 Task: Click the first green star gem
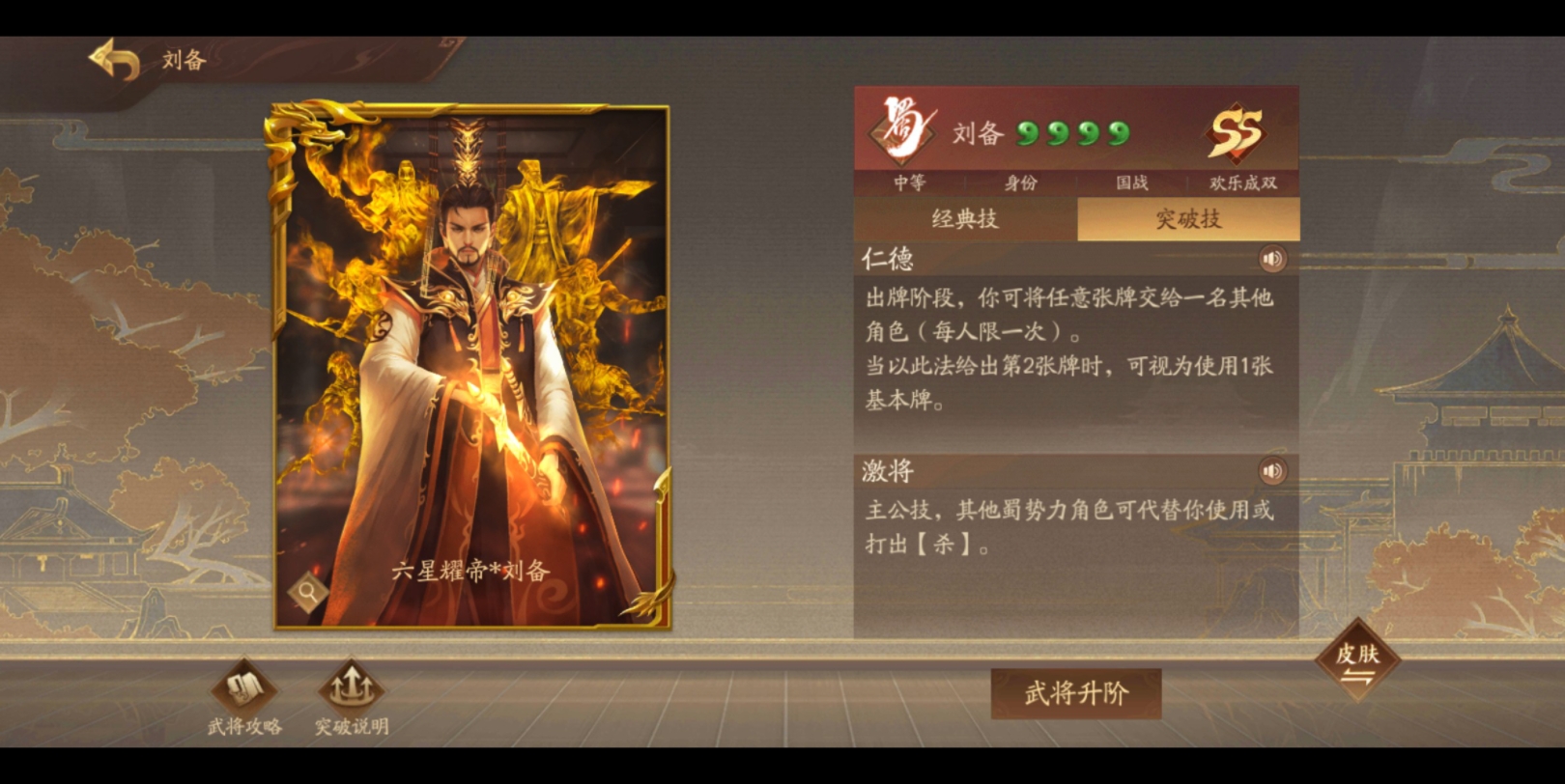(1026, 132)
